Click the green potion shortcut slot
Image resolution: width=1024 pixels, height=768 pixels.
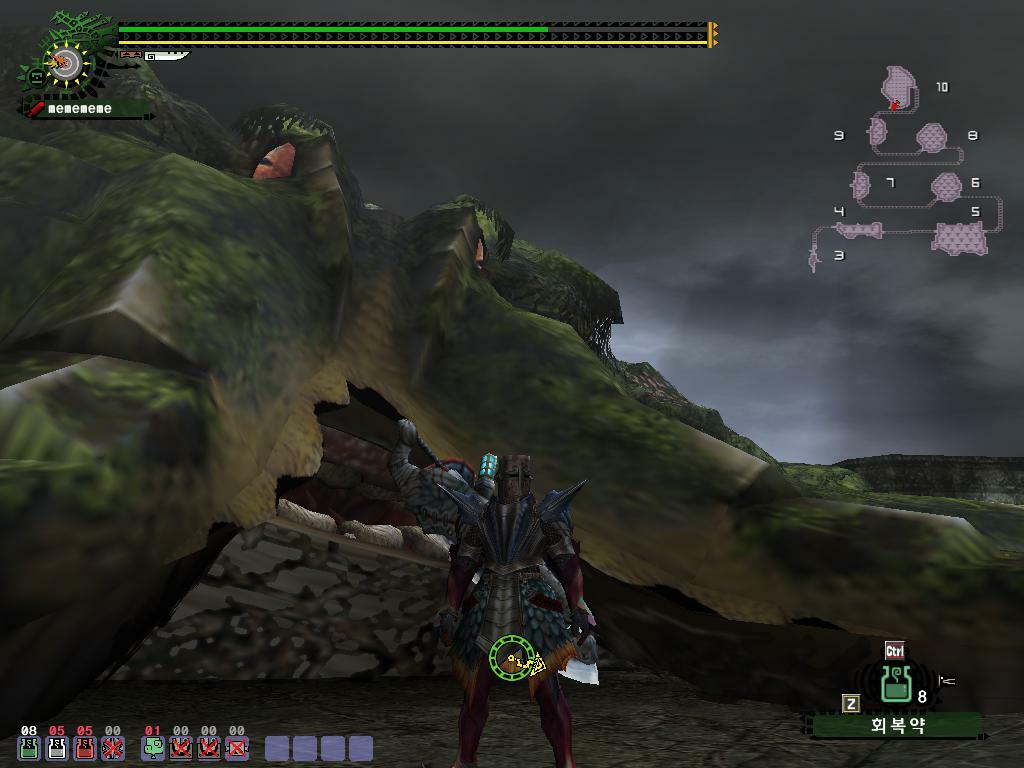[x=29, y=747]
